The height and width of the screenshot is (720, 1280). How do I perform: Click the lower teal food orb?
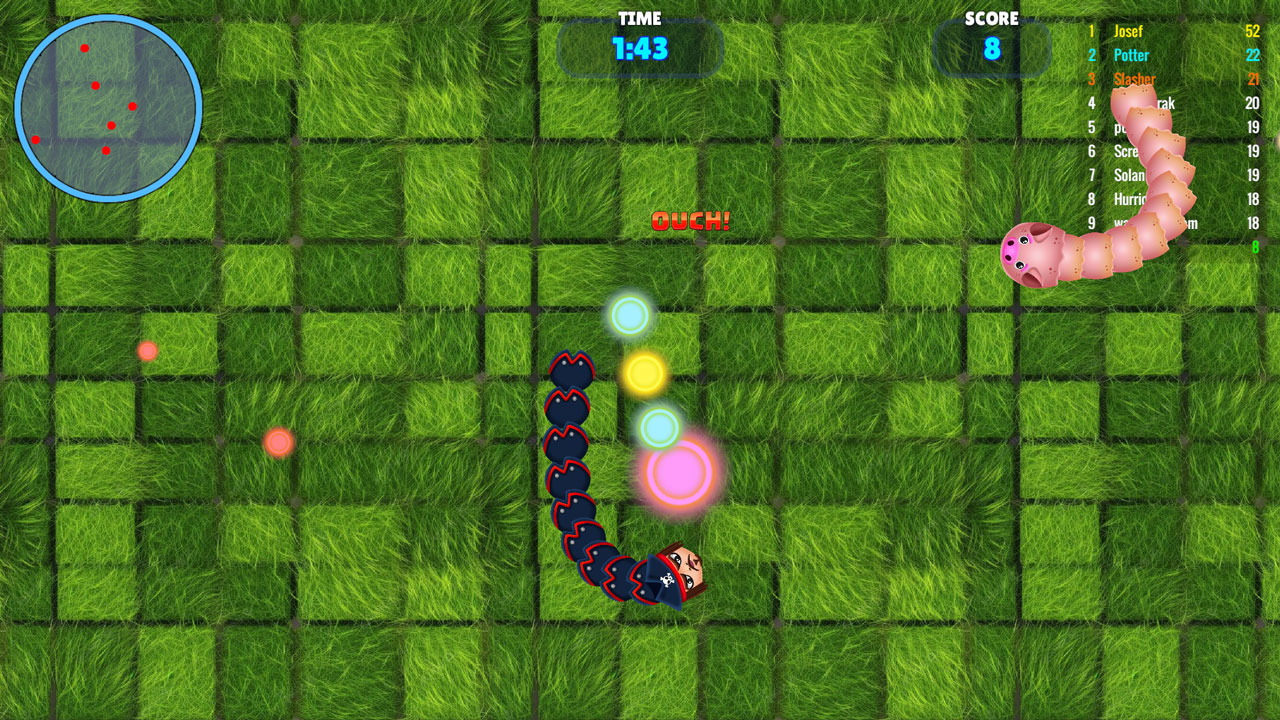[x=659, y=427]
